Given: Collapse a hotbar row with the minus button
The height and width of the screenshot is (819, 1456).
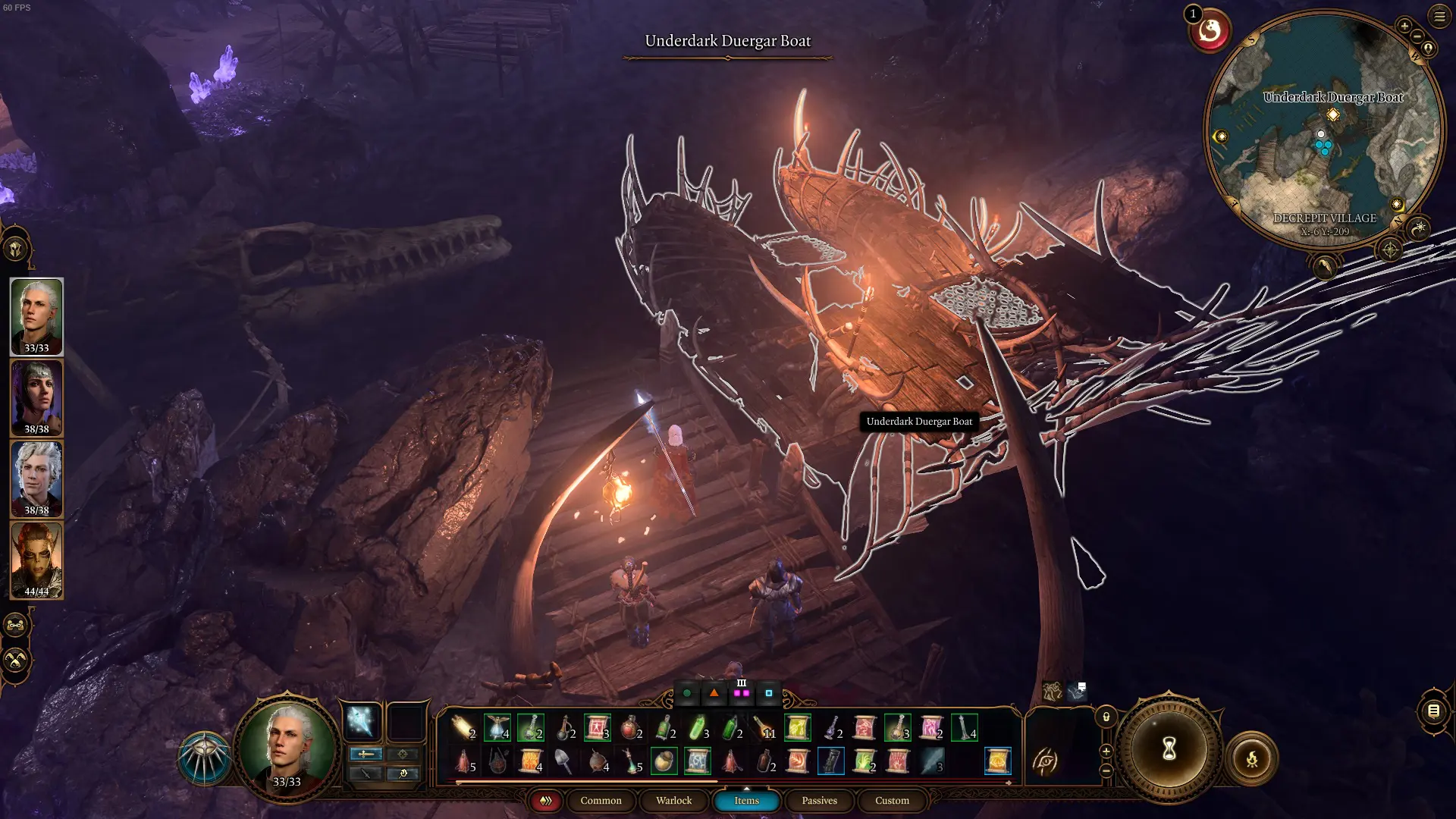Looking at the screenshot, I should (1106, 771).
